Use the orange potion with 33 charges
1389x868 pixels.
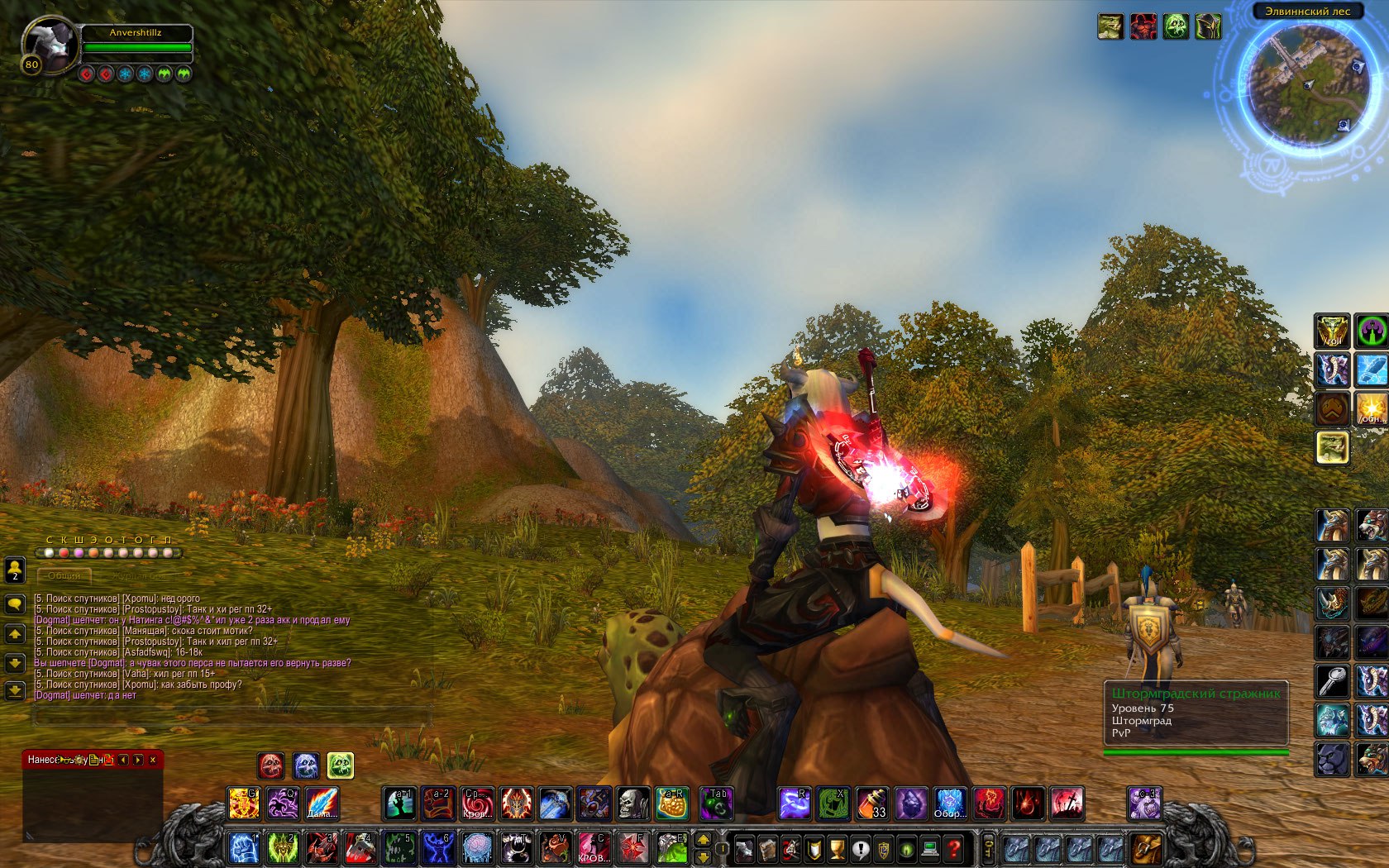point(872,803)
